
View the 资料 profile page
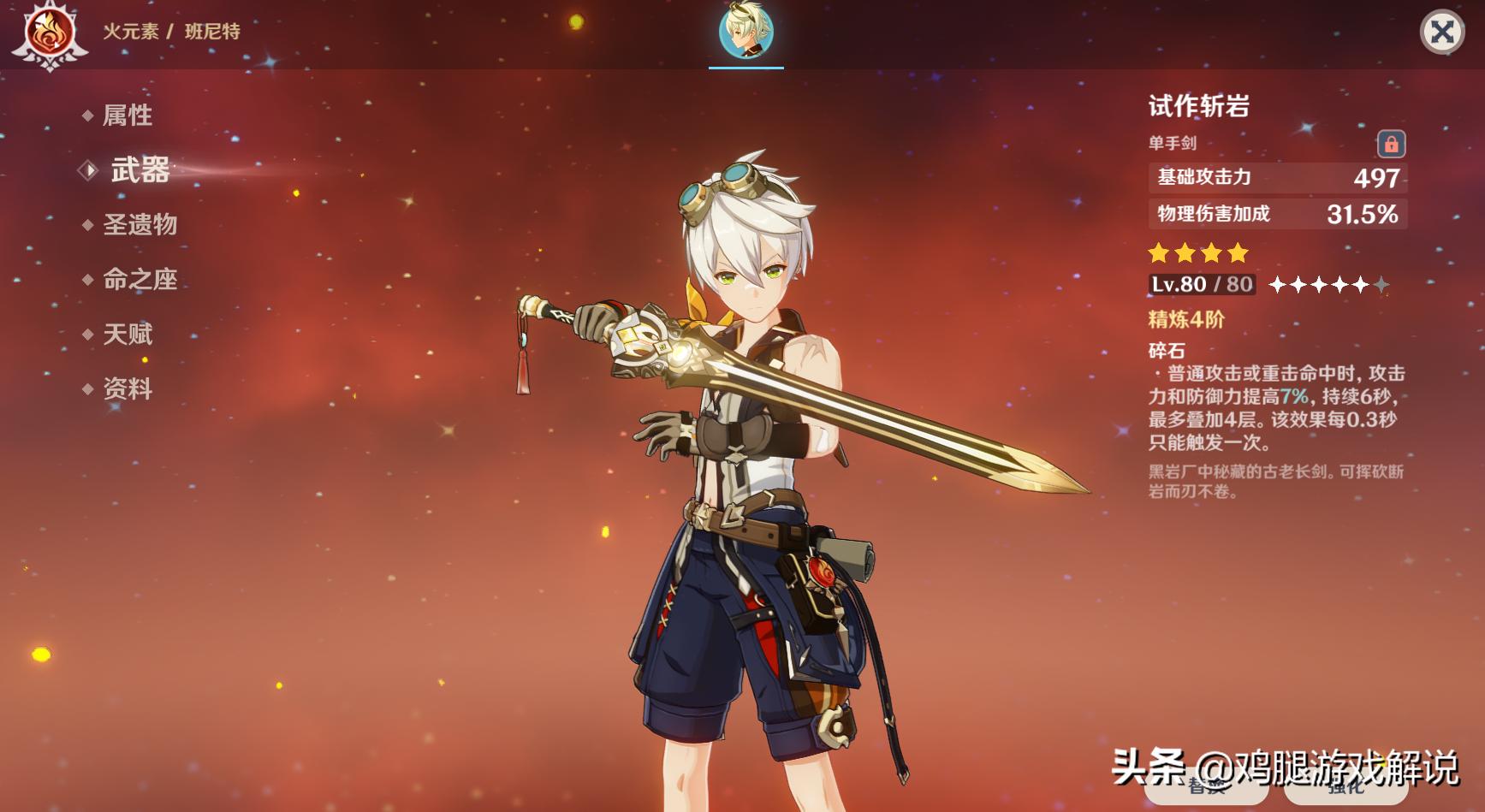tap(128, 389)
